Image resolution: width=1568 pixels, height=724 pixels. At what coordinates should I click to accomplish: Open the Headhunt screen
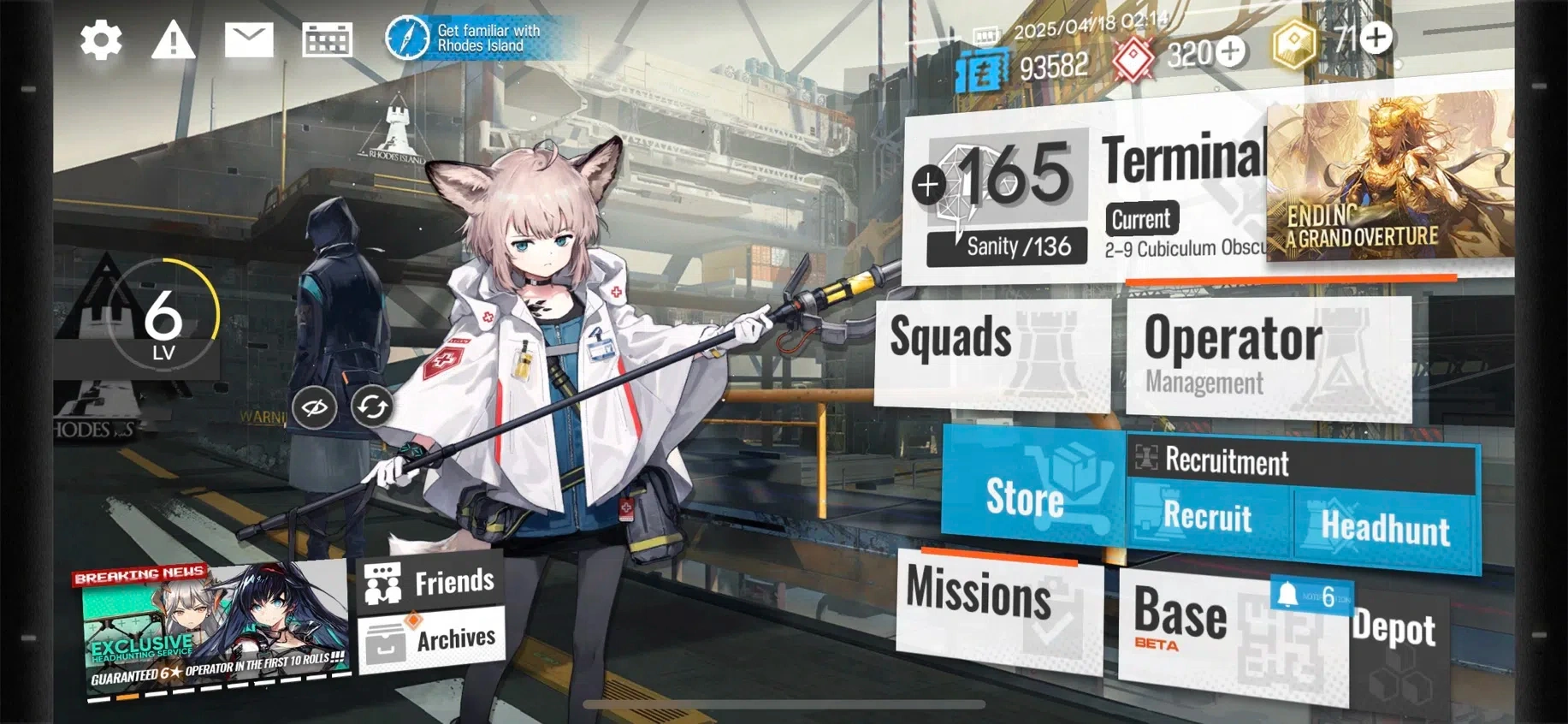(1385, 528)
